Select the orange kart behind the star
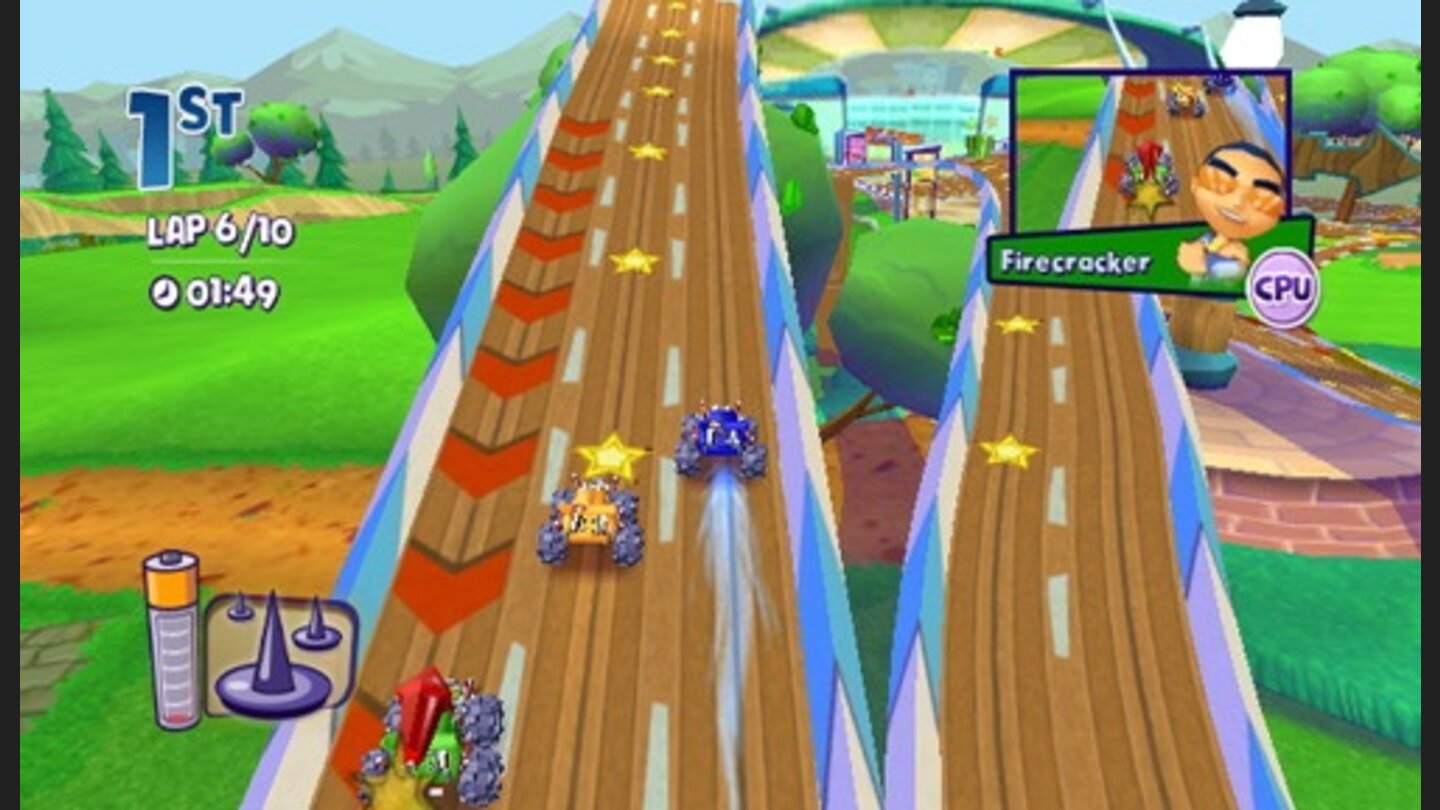Viewport: 1440px width, 810px height. click(588, 522)
